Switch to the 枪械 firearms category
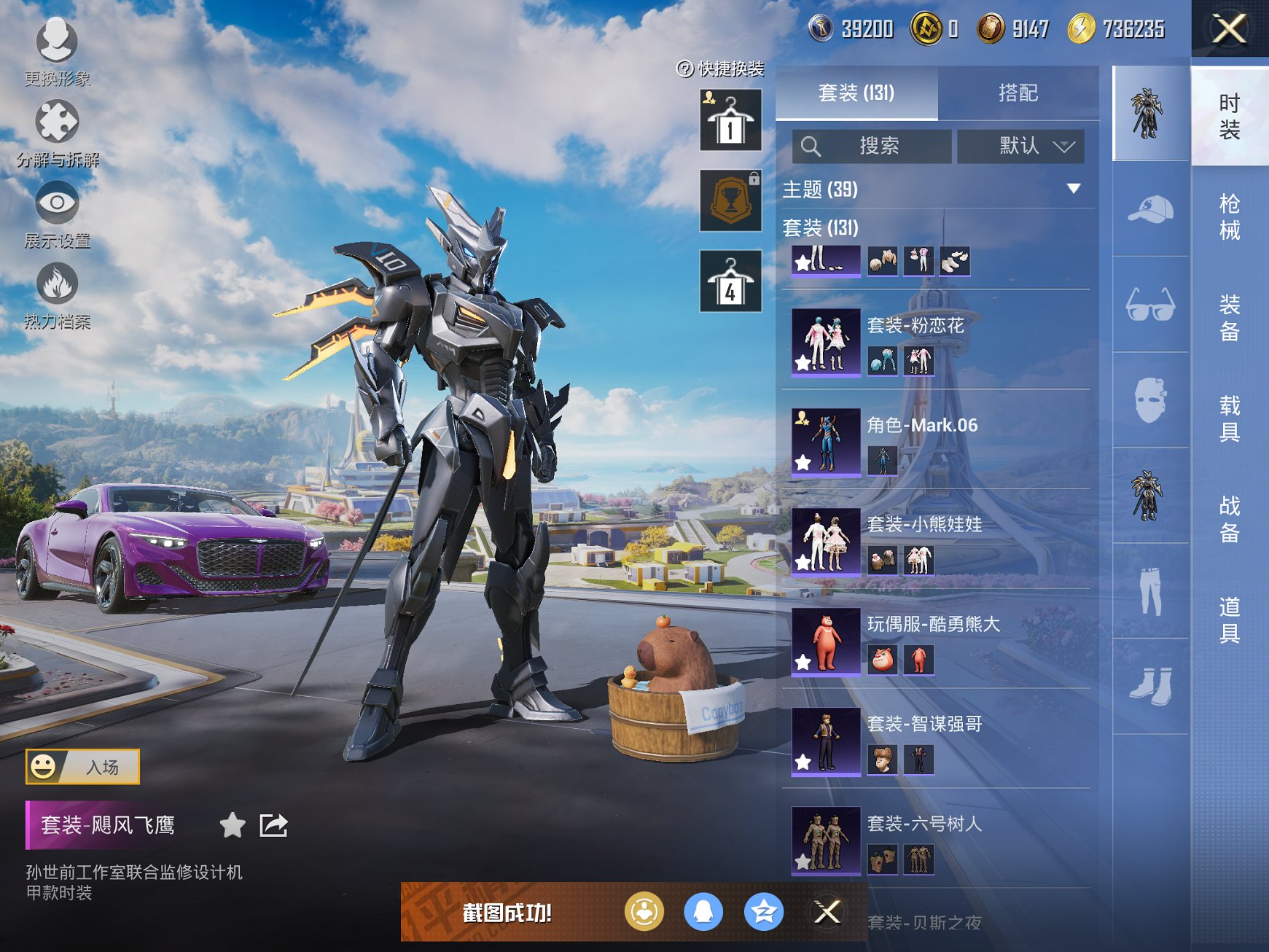 [1229, 216]
